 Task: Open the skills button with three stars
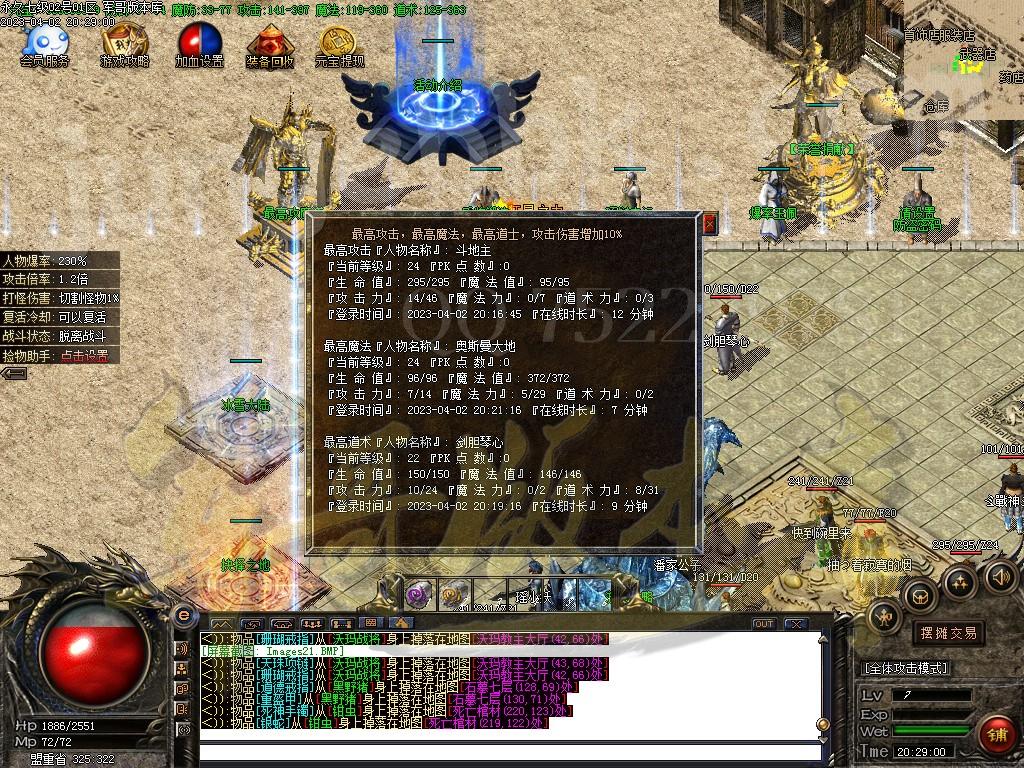click(960, 582)
